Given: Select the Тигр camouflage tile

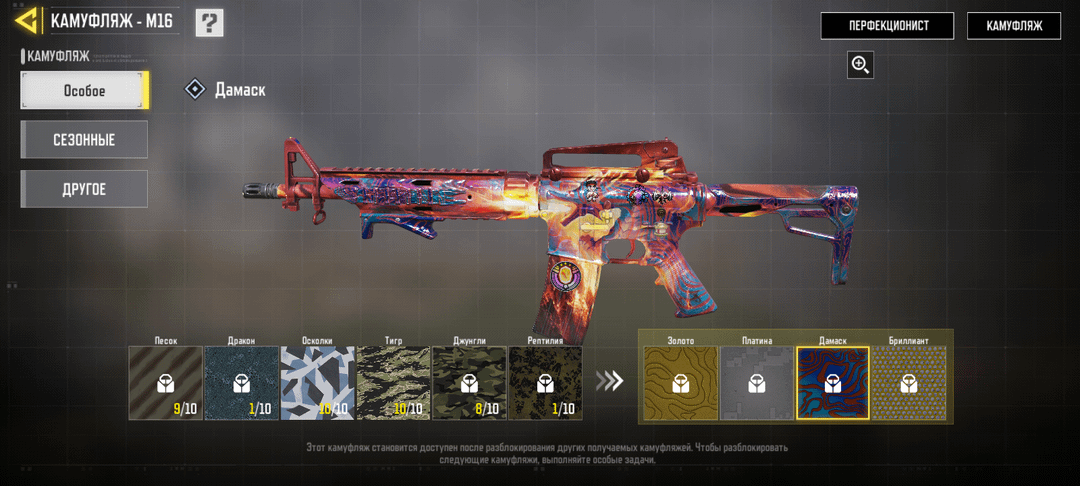Looking at the screenshot, I should coord(393,383).
